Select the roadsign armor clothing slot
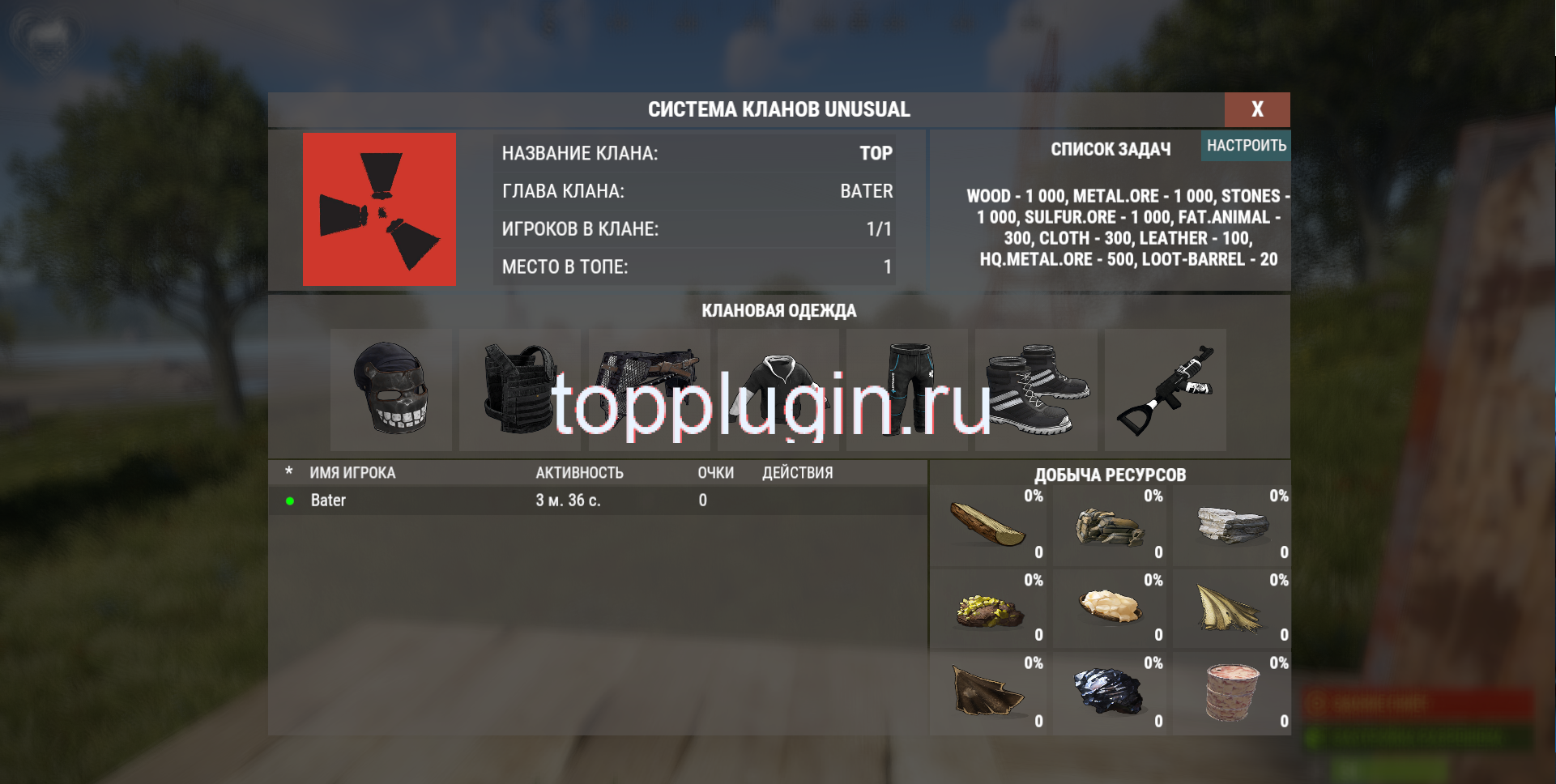 point(649,390)
